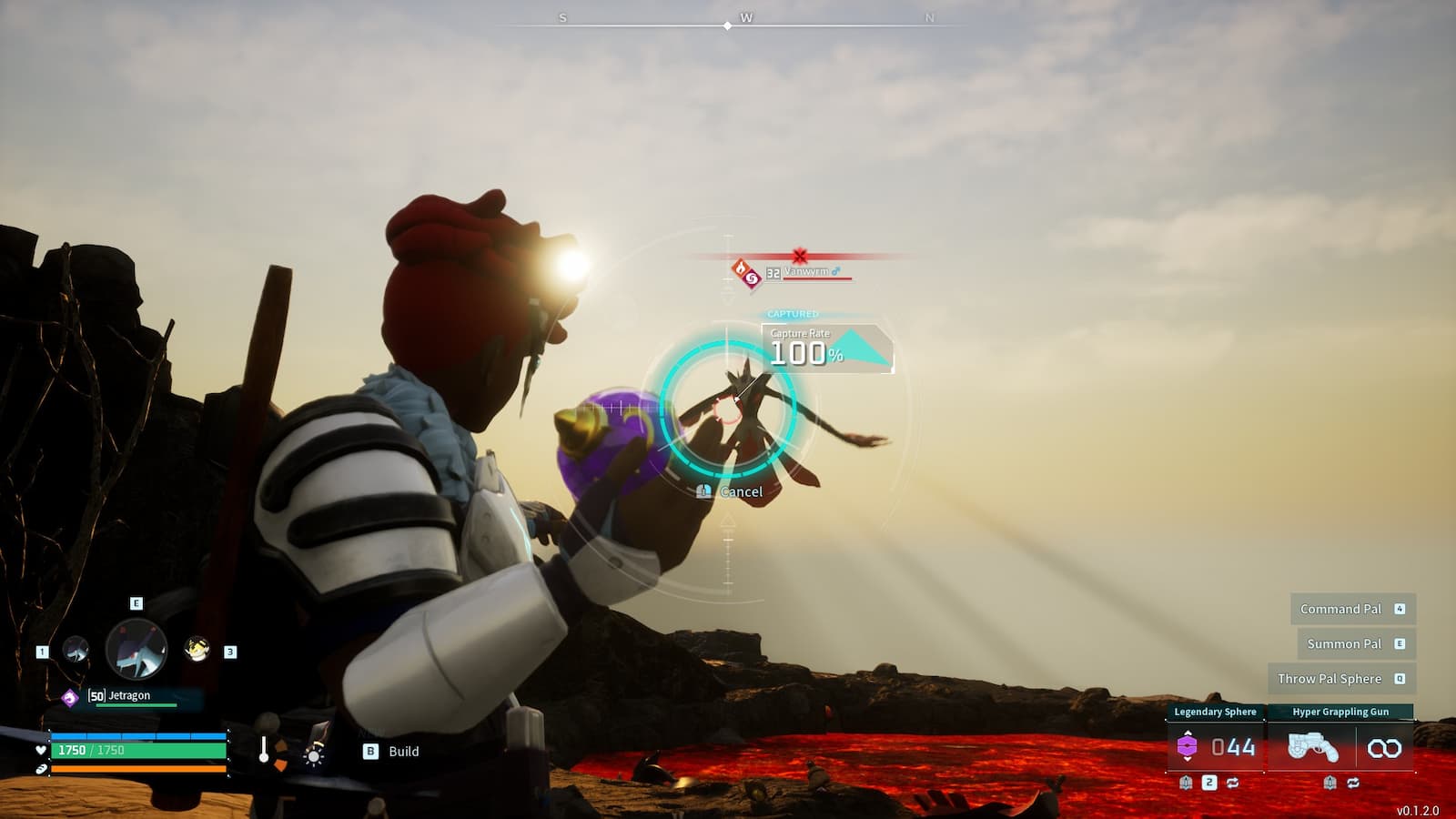
Task: Select the Hyper Grappling Gun slot label tab
Action: click(1340, 712)
